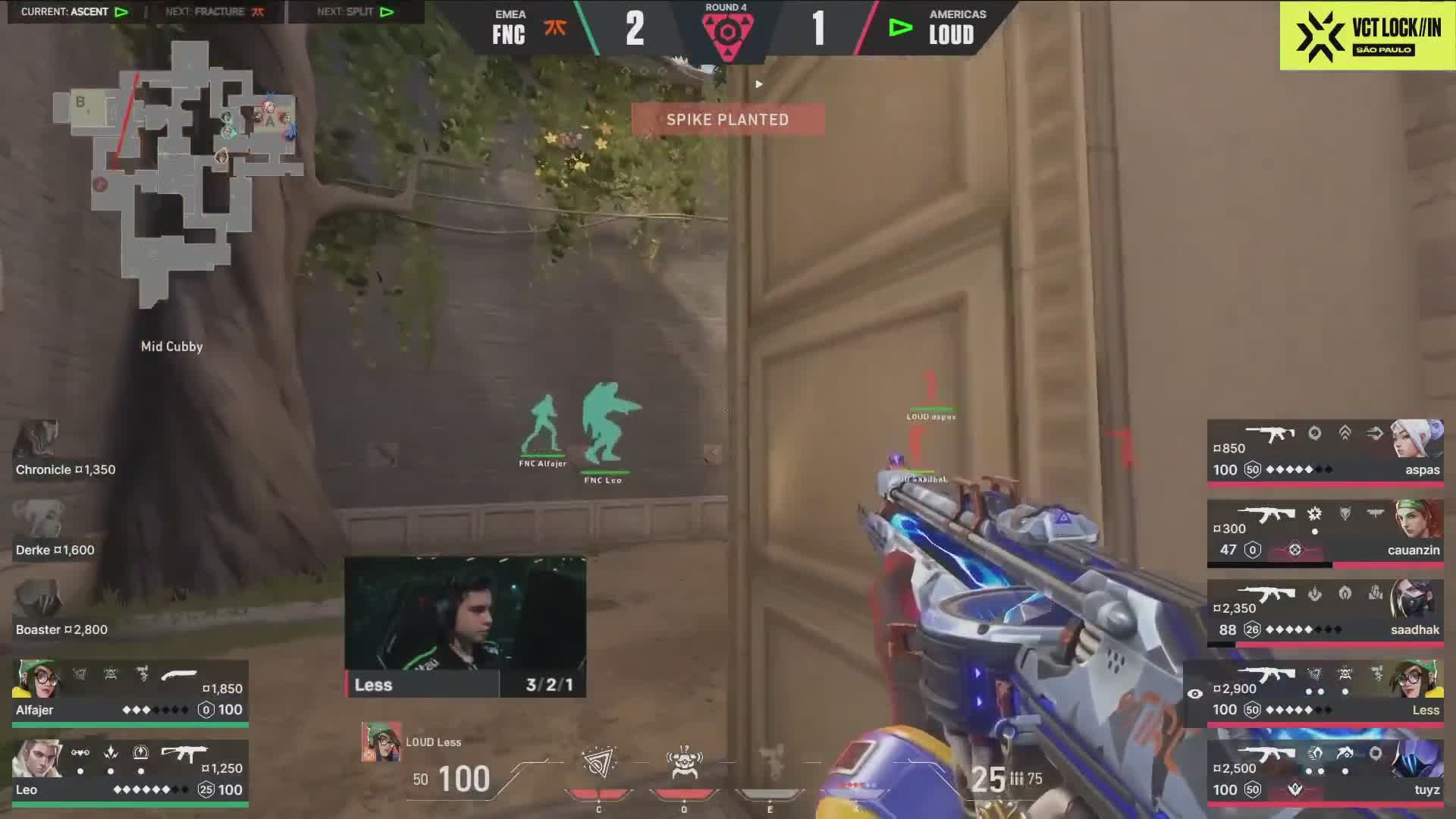Screen dimensions: 1456x819
Task: Select the Current: Ascent map indicator
Action: (x=74, y=12)
